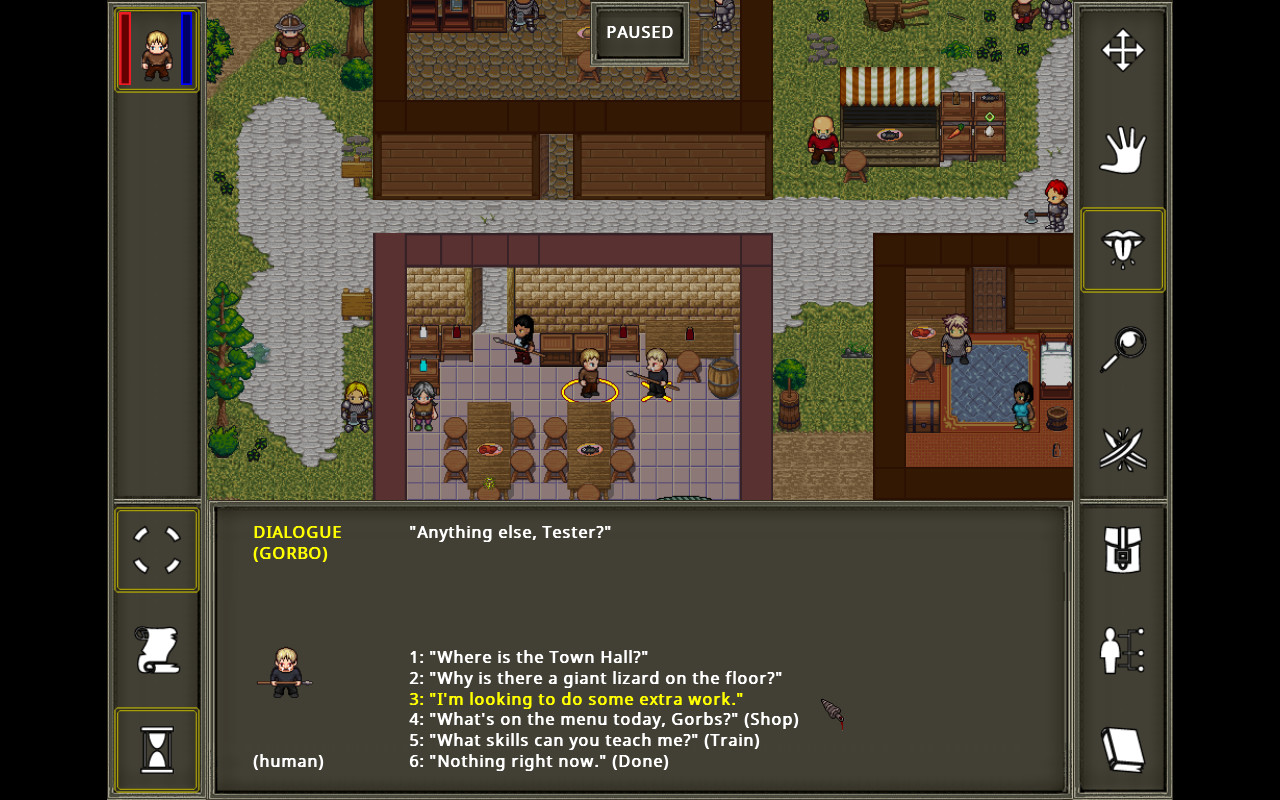Screen dimensions: 1280x800
Task: Open the character stats panel icon
Action: 1121,648
